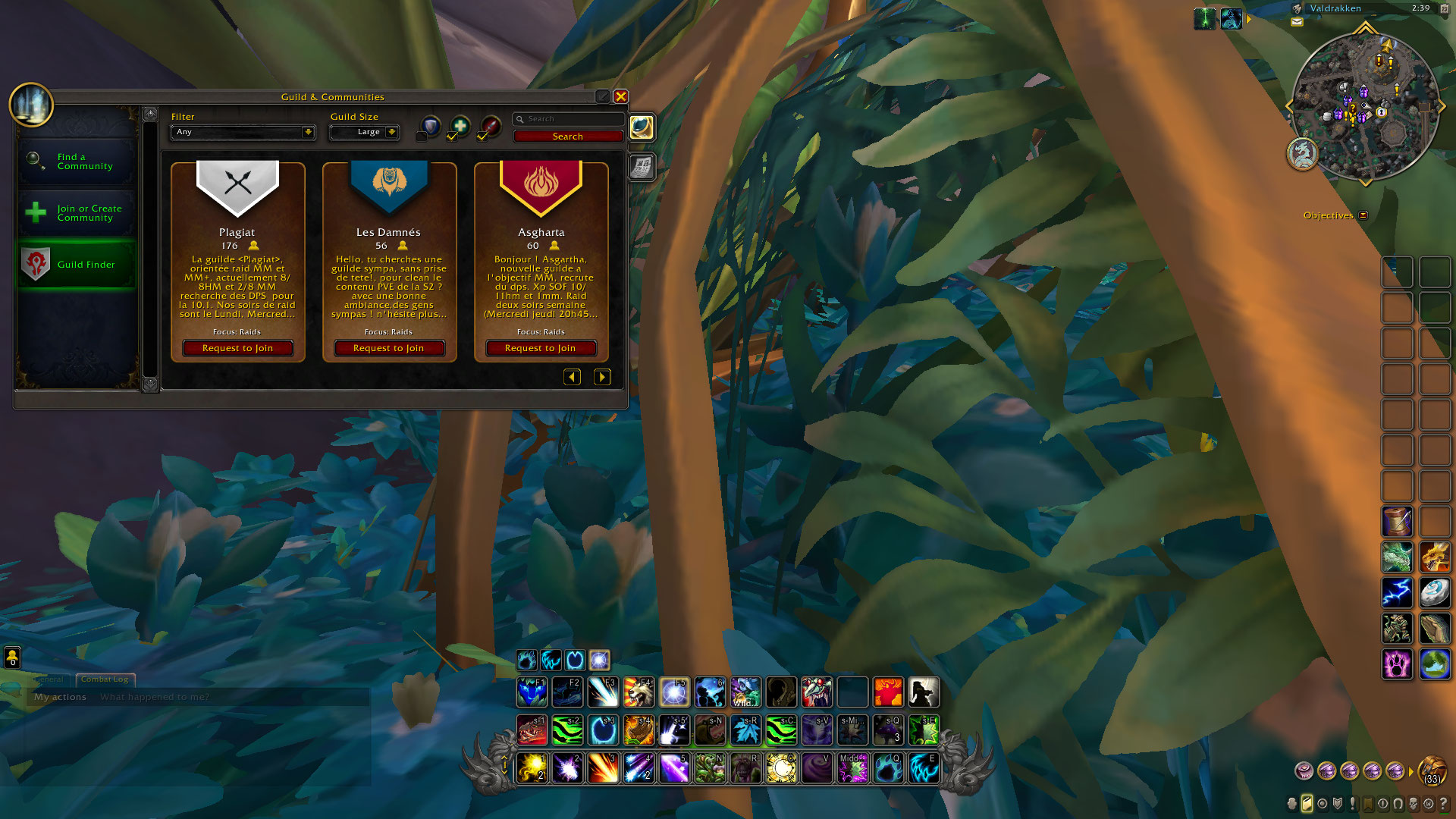Image resolution: width=1456 pixels, height=819 pixels.
Task: Uncheck the Healer role filter
Action: tap(451, 136)
